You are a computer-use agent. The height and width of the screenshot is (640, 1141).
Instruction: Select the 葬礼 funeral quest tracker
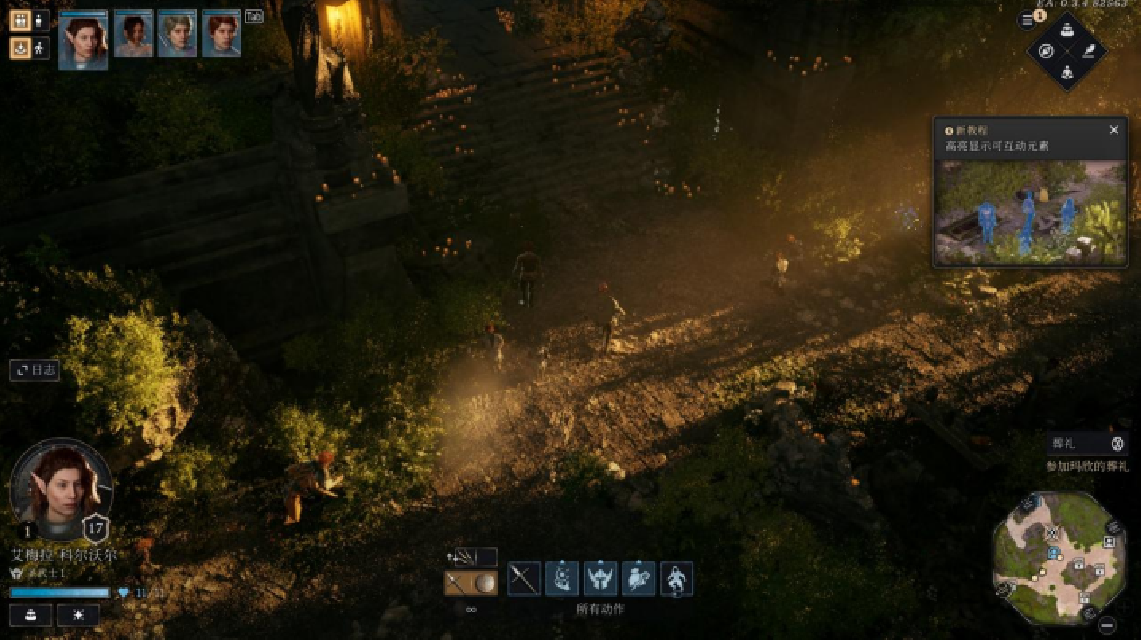(1088, 443)
